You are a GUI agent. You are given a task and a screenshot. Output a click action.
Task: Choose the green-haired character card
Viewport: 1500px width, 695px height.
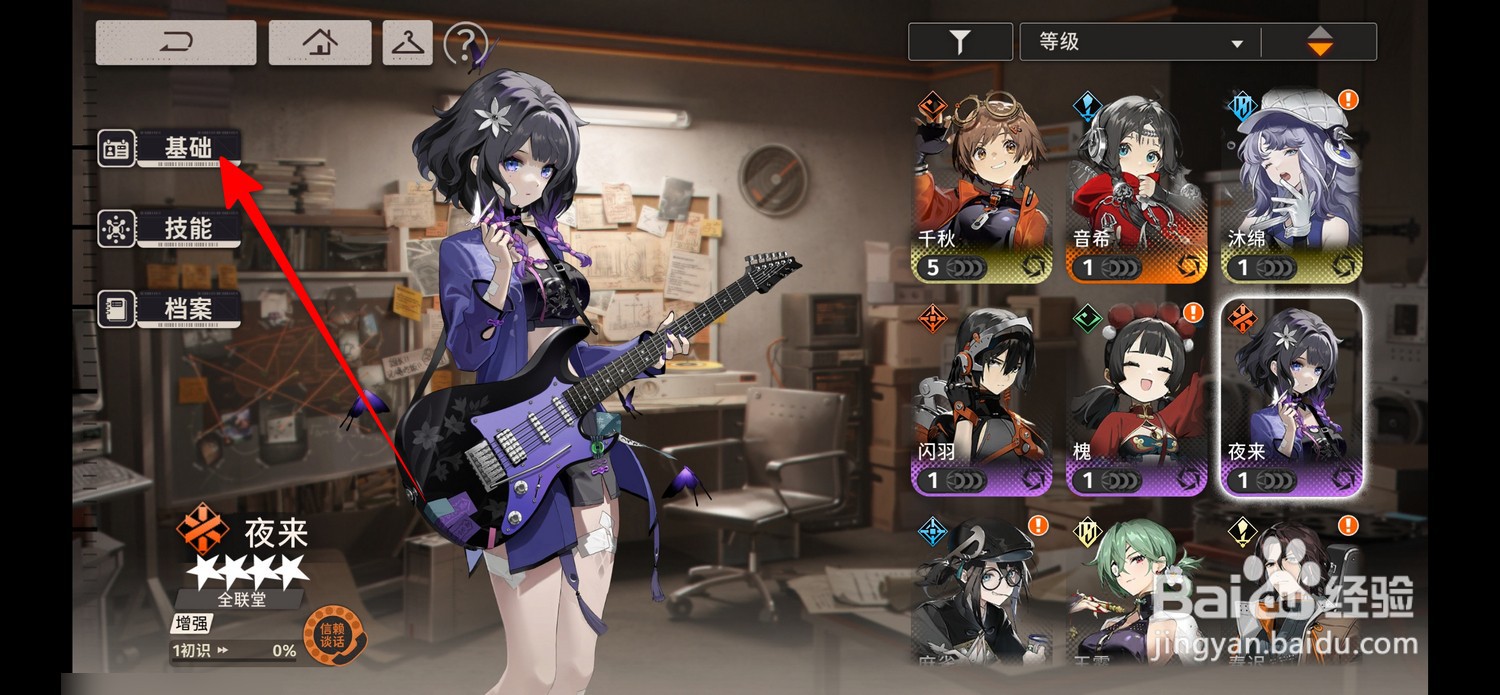click(x=1136, y=590)
